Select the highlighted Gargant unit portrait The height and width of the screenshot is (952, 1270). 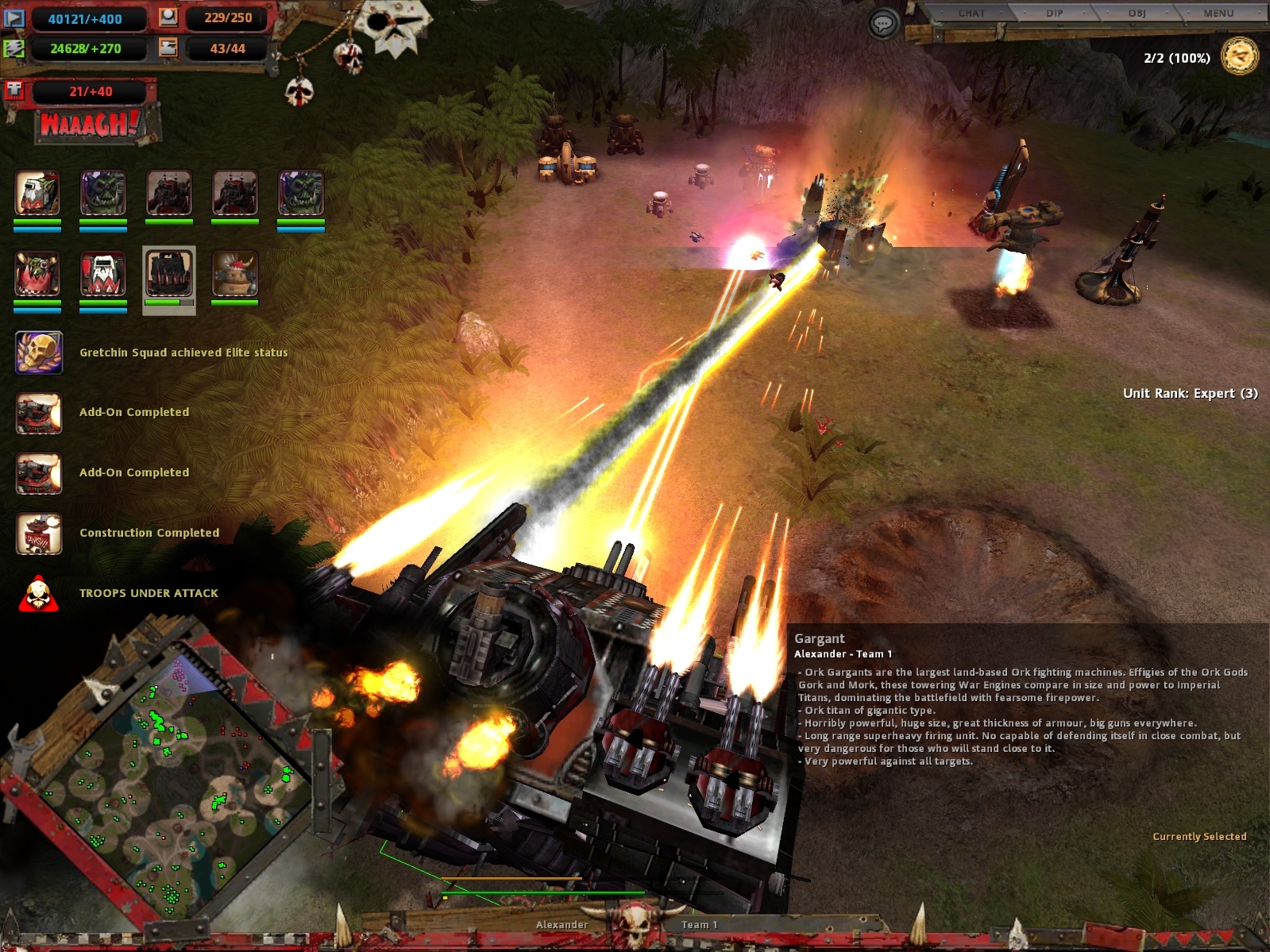(x=168, y=274)
